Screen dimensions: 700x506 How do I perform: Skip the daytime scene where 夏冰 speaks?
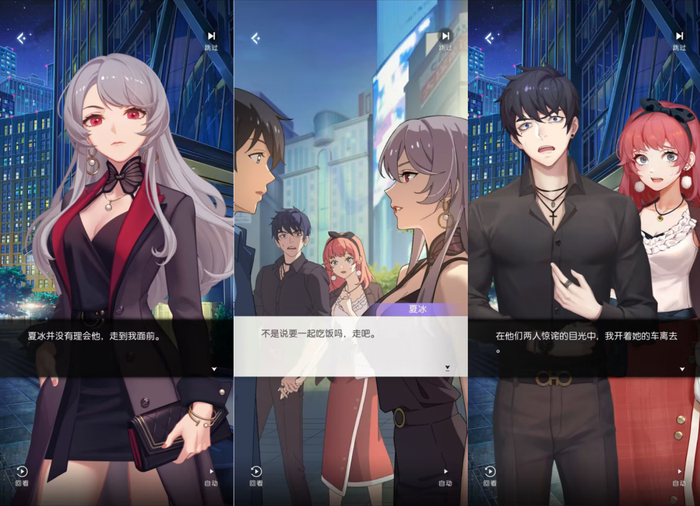(445, 39)
